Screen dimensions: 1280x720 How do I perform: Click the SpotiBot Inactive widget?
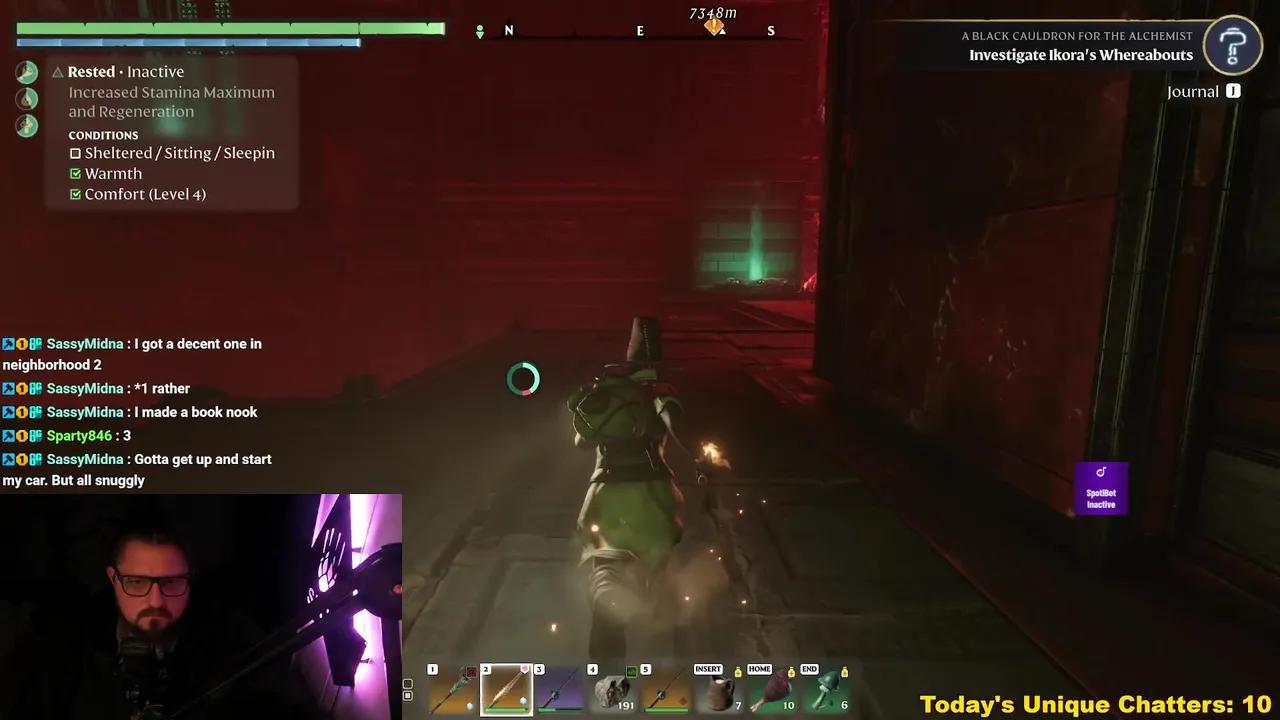(1101, 488)
